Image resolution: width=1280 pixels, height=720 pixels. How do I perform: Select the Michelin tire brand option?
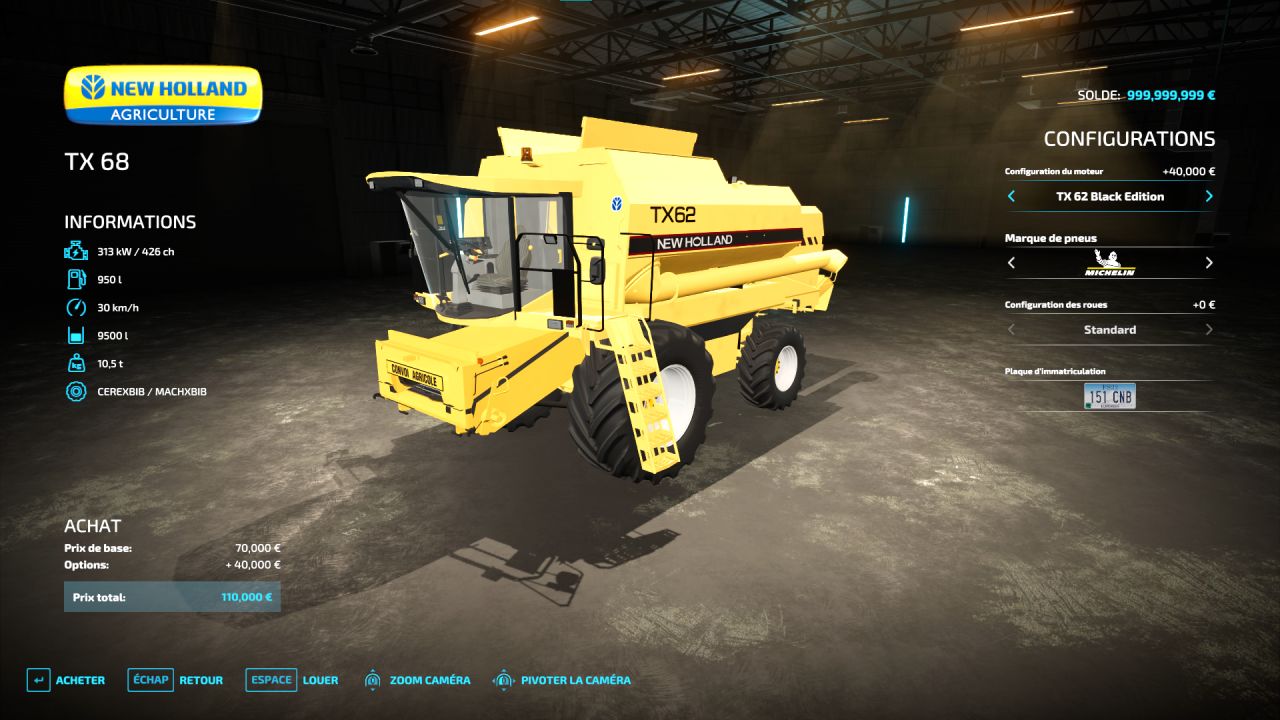(1108, 263)
